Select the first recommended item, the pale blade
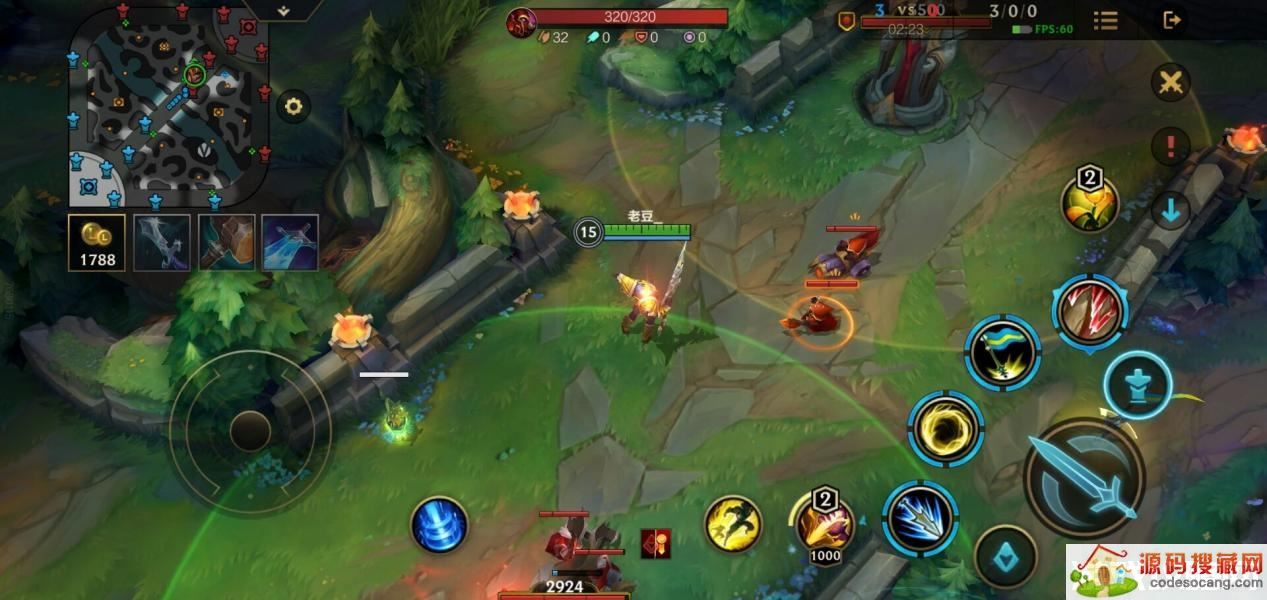Viewport: 1267px width, 600px height. pos(161,242)
